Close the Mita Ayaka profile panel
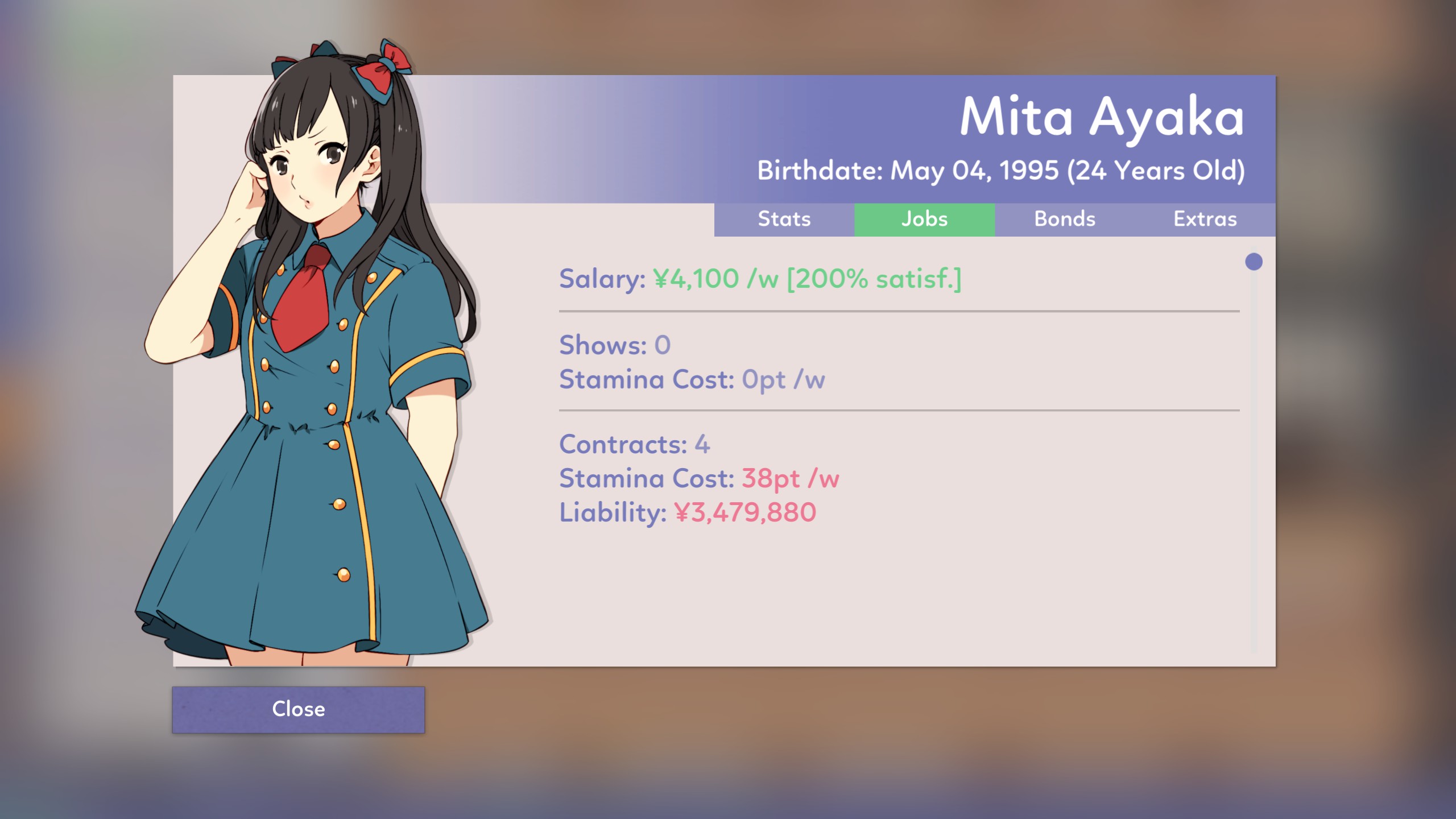Screen dimensions: 1456x819 pyautogui.click(x=298, y=709)
